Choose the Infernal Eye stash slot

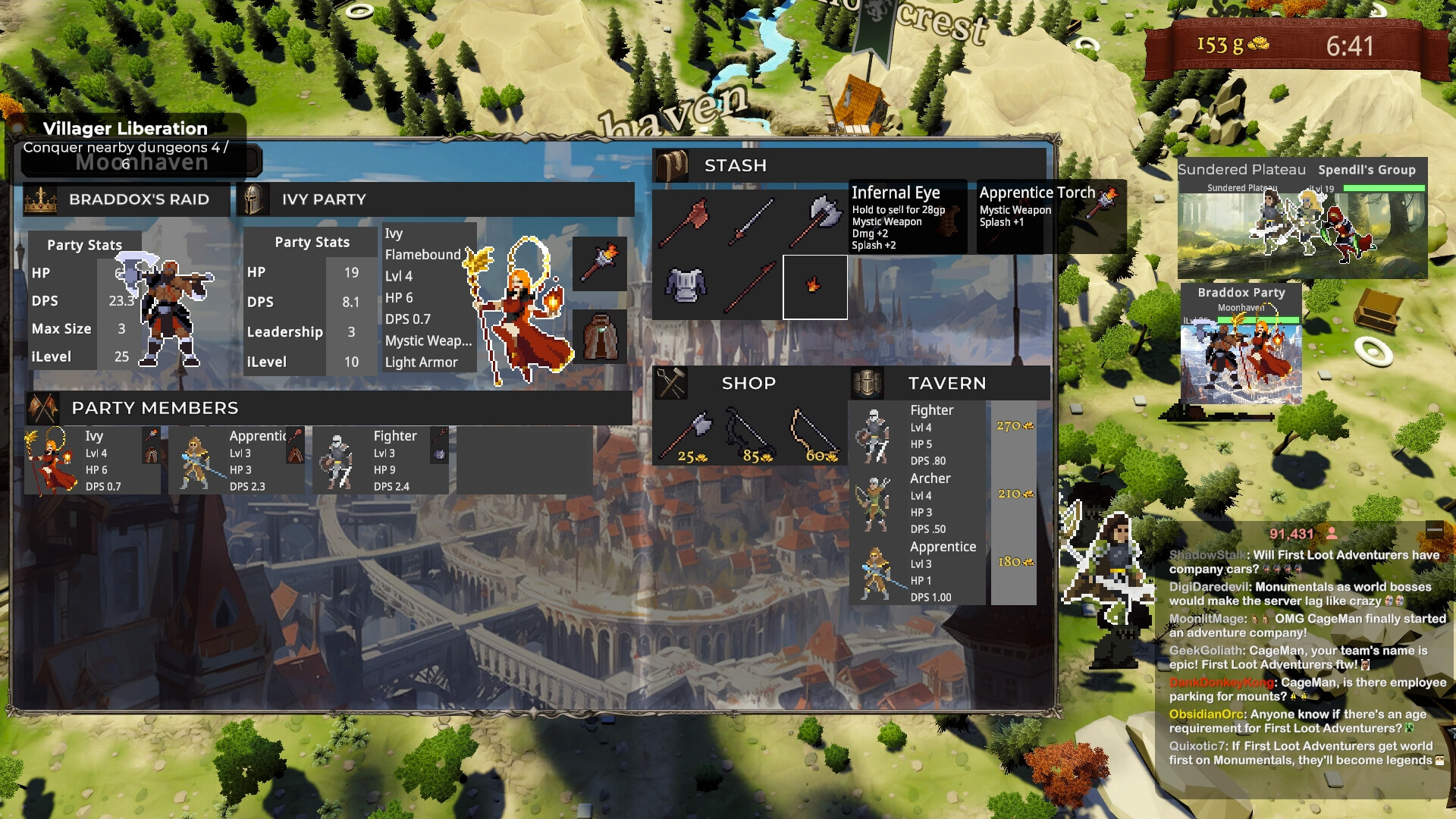coord(814,287)
